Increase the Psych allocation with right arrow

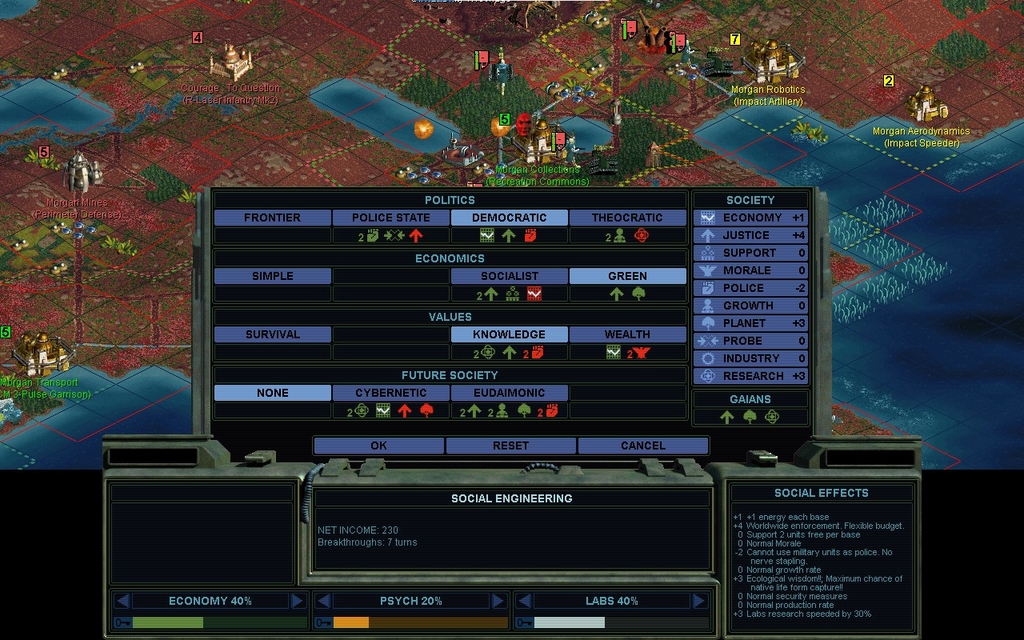pyautogui.click(x=498, y=601)
